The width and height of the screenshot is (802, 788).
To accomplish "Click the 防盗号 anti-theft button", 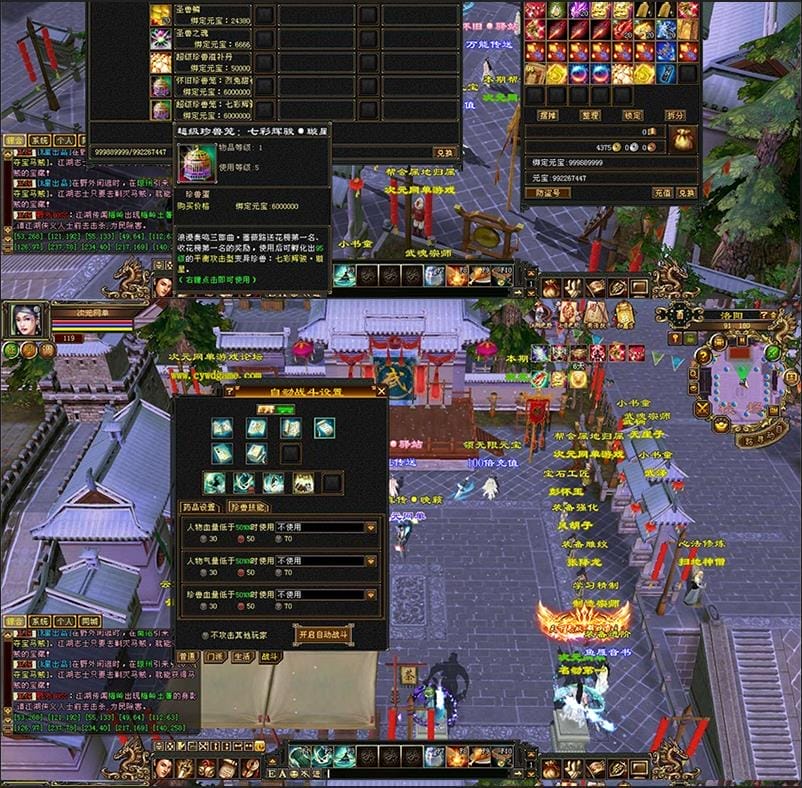I will (546, 192).
